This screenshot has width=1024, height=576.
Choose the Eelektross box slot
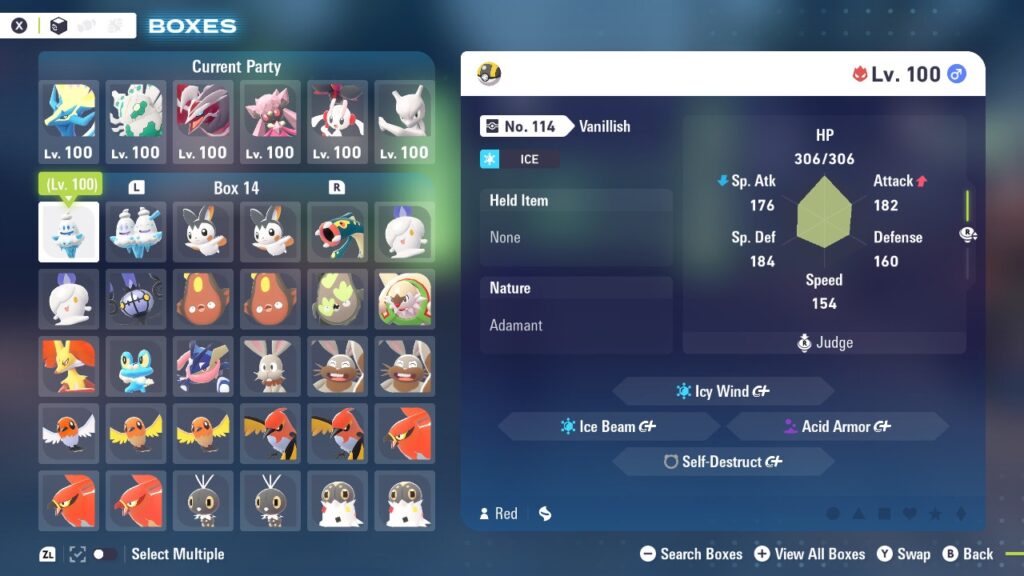(337, 232)
